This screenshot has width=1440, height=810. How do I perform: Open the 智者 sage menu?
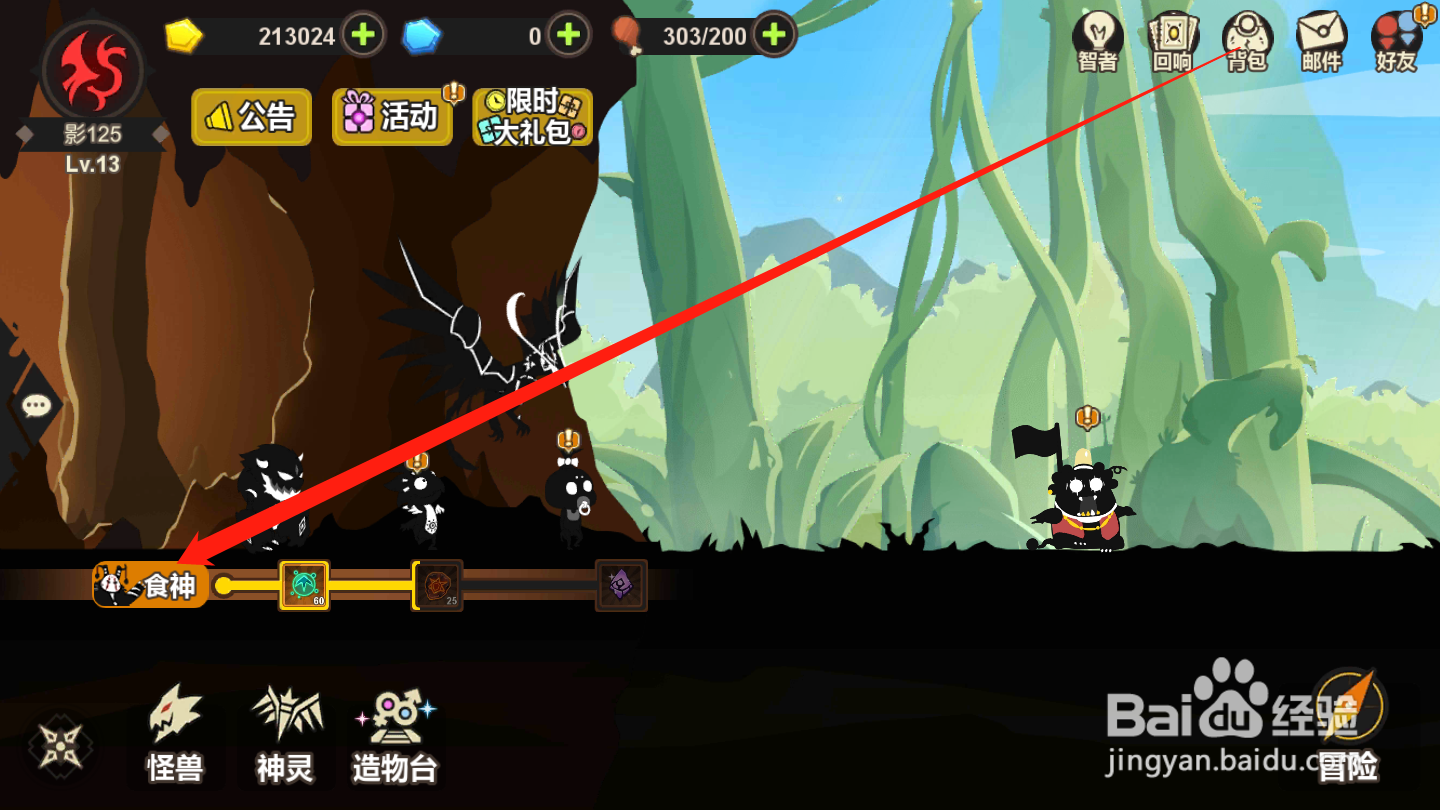point(1097,42)
